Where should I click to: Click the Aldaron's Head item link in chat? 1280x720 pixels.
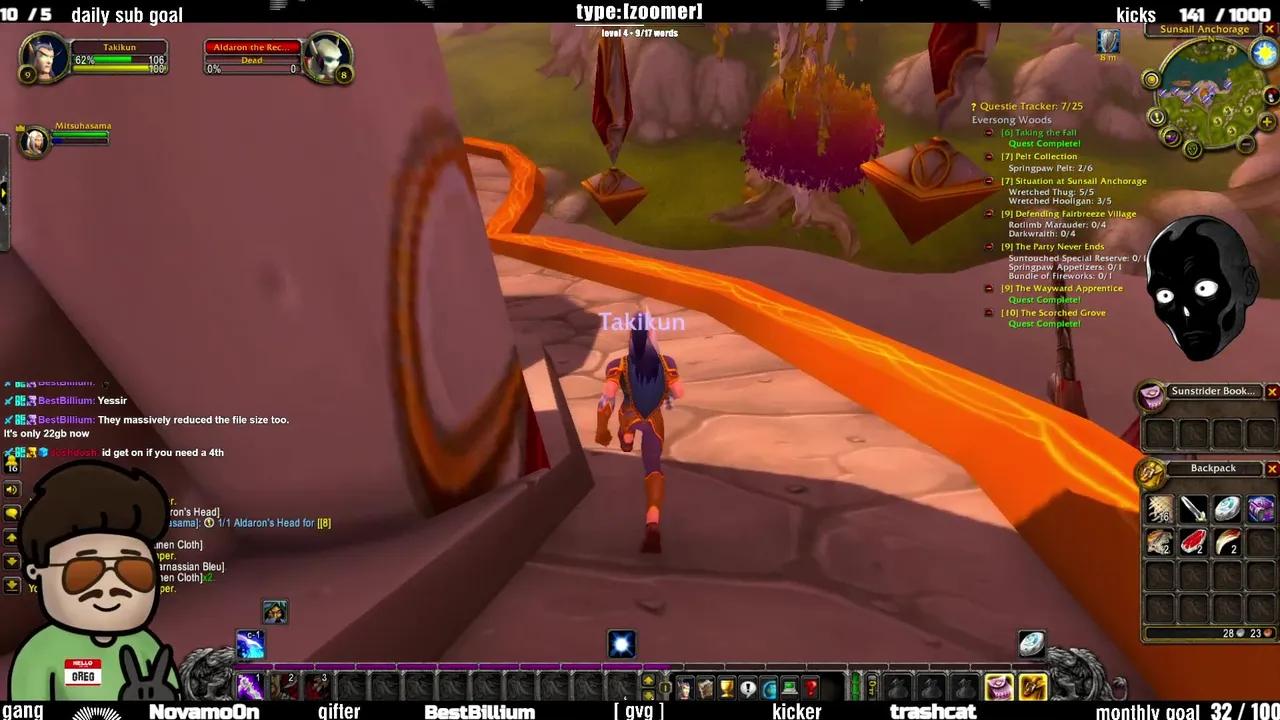click(x=195, y=511)
